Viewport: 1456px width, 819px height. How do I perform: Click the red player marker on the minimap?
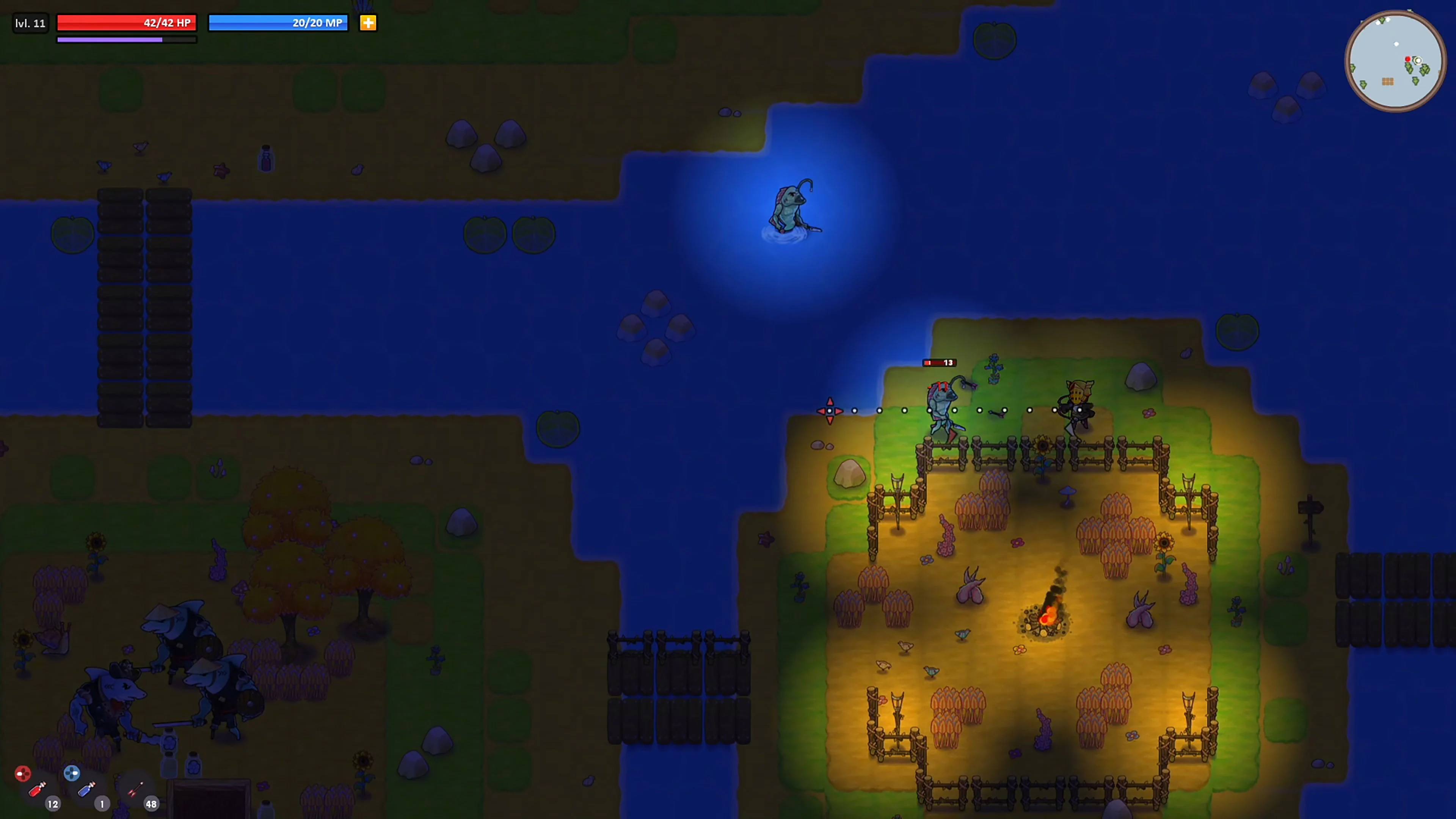pos(1407,59)
